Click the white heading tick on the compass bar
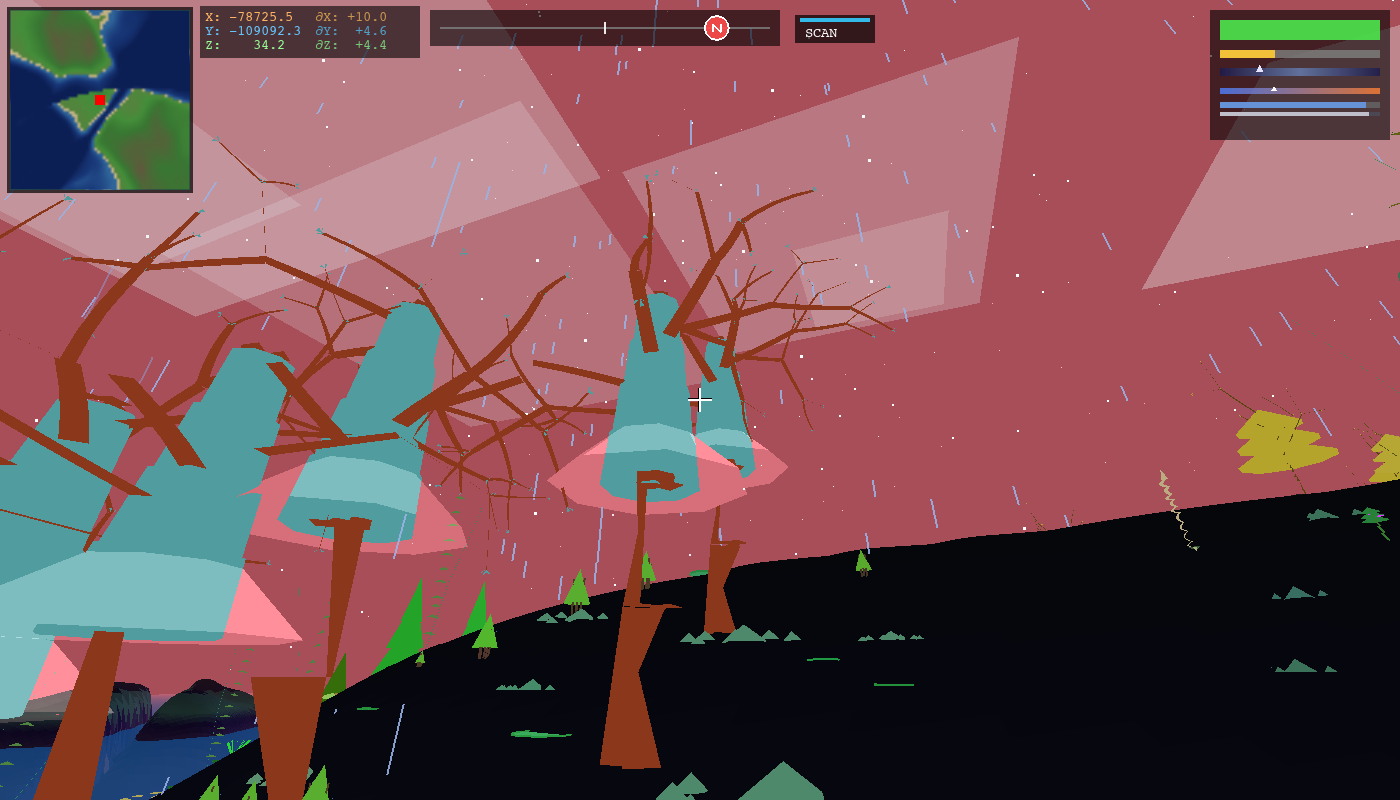This screenshot has height=800, width=1400. click(606, 28)
